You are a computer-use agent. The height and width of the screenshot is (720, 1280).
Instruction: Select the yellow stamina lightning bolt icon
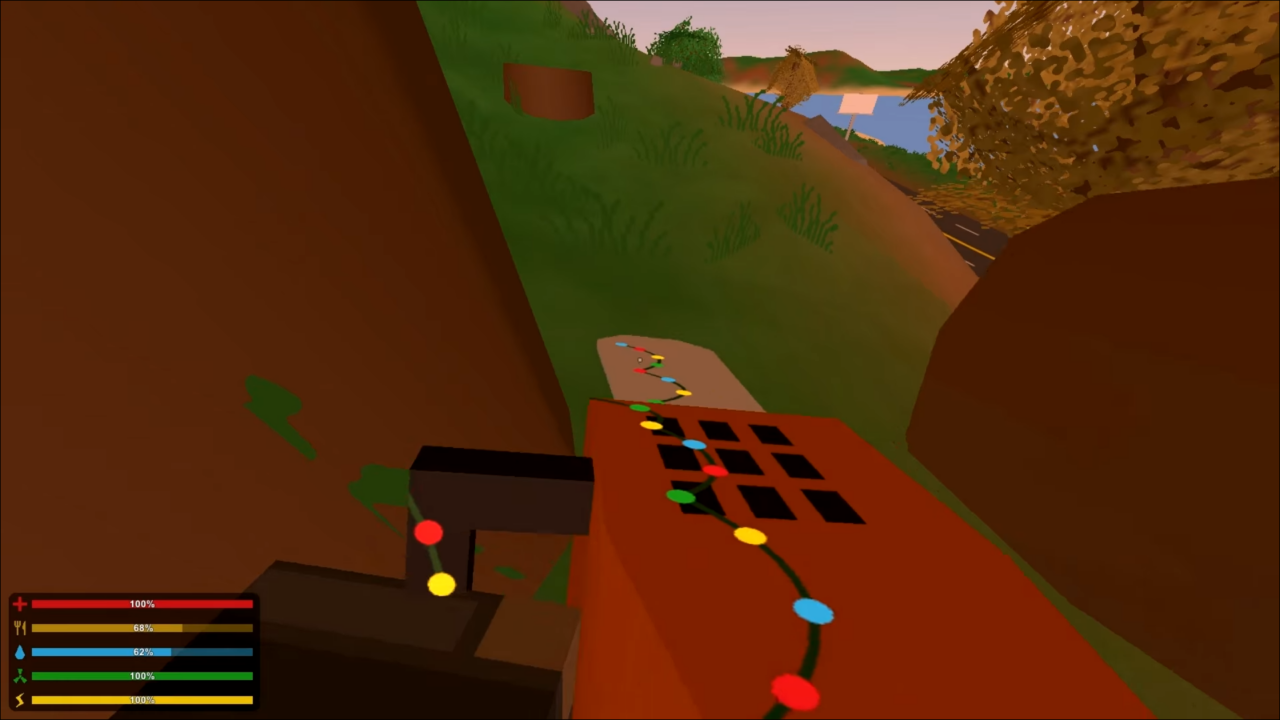click(x=19, y=699)
